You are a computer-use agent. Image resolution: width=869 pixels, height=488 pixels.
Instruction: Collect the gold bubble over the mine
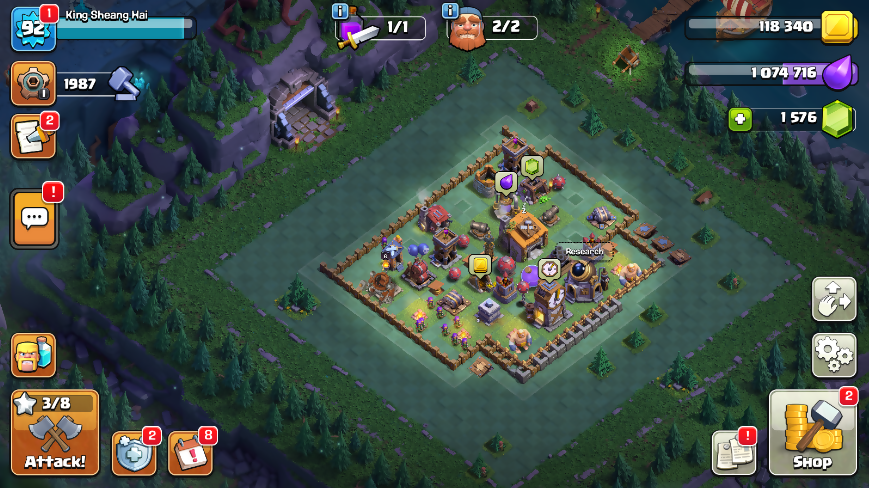click(480, 265)
